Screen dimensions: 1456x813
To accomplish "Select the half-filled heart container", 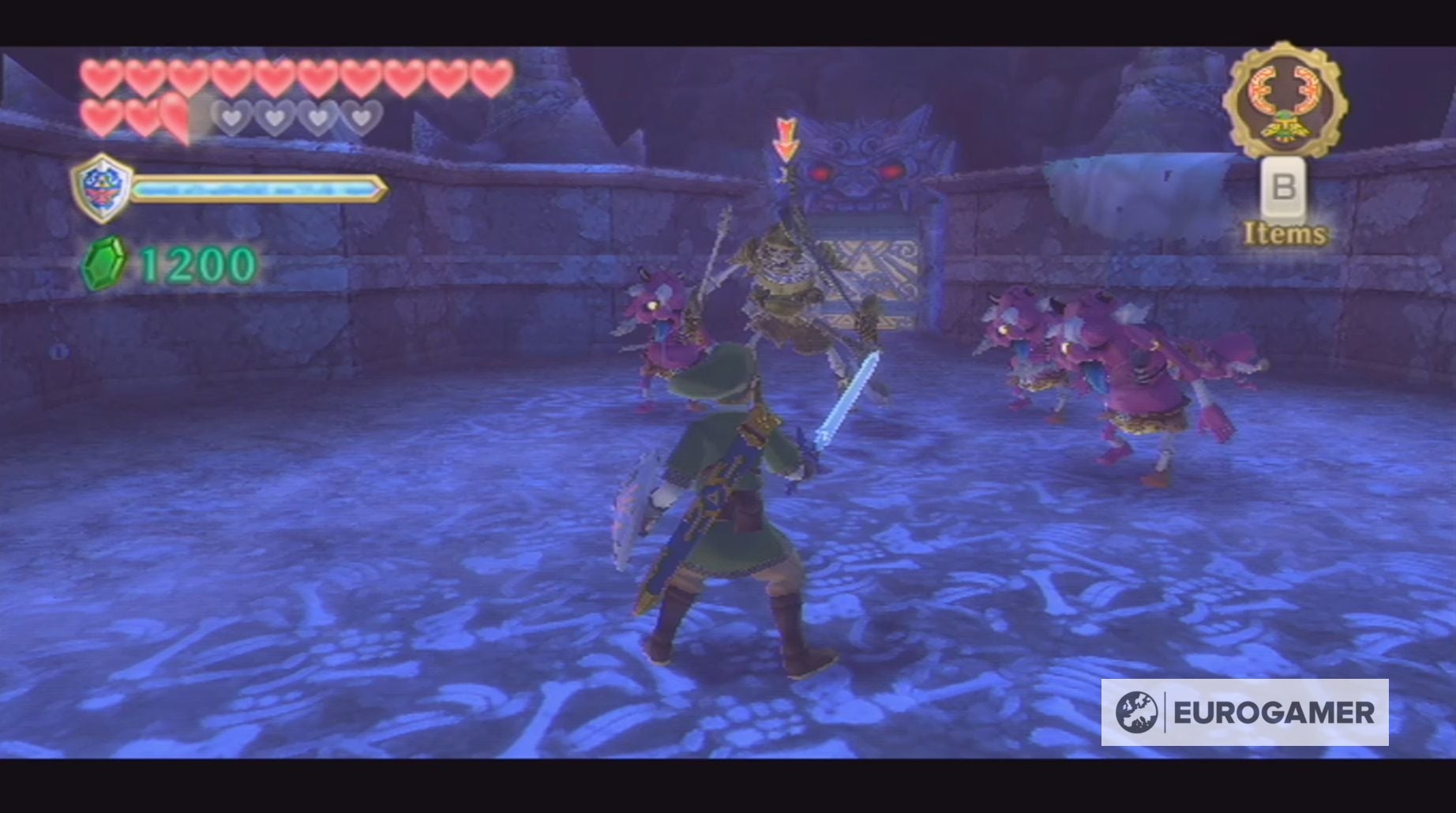I will (x=173, y=117).
